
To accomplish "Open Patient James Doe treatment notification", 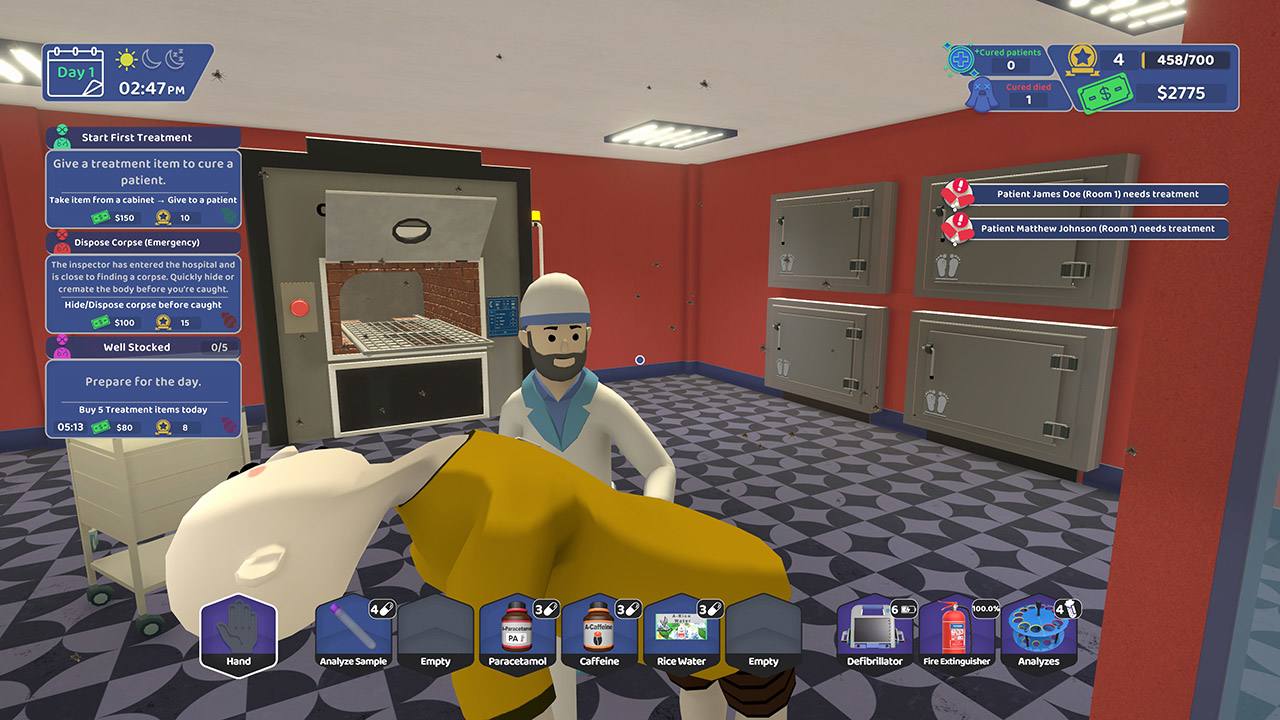I will point(1096,194).
